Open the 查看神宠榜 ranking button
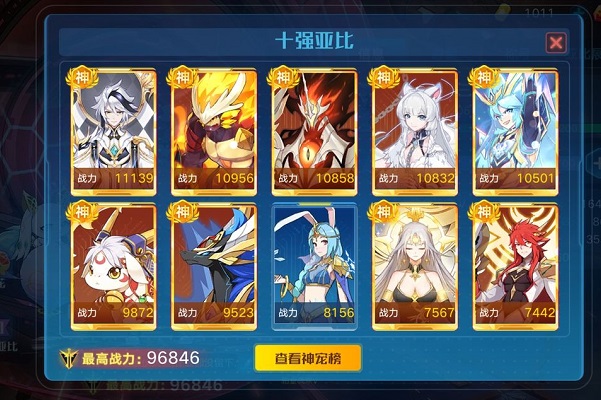 coord(307,358)
